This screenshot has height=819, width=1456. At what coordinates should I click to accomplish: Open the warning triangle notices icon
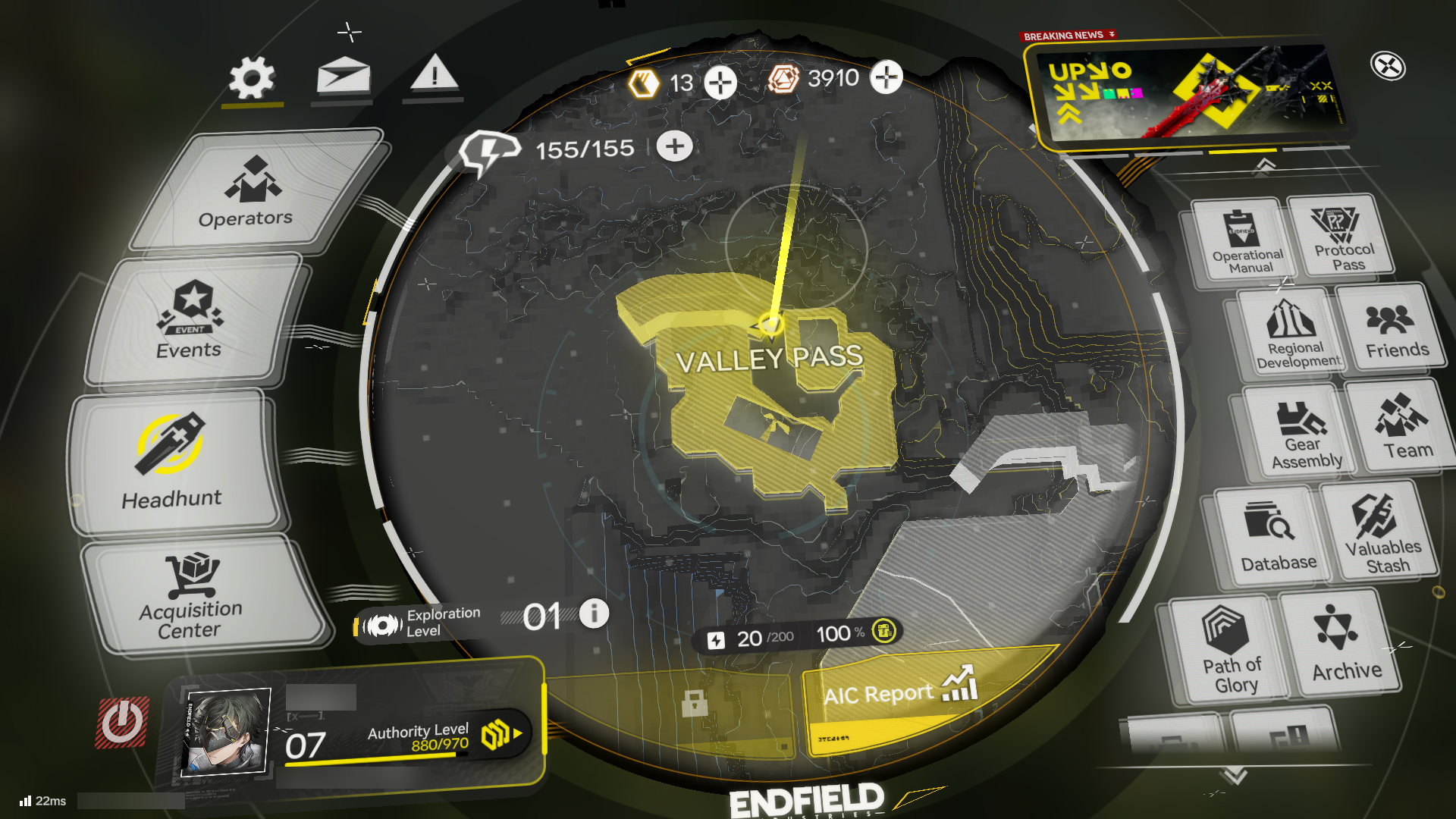point(434,75)
